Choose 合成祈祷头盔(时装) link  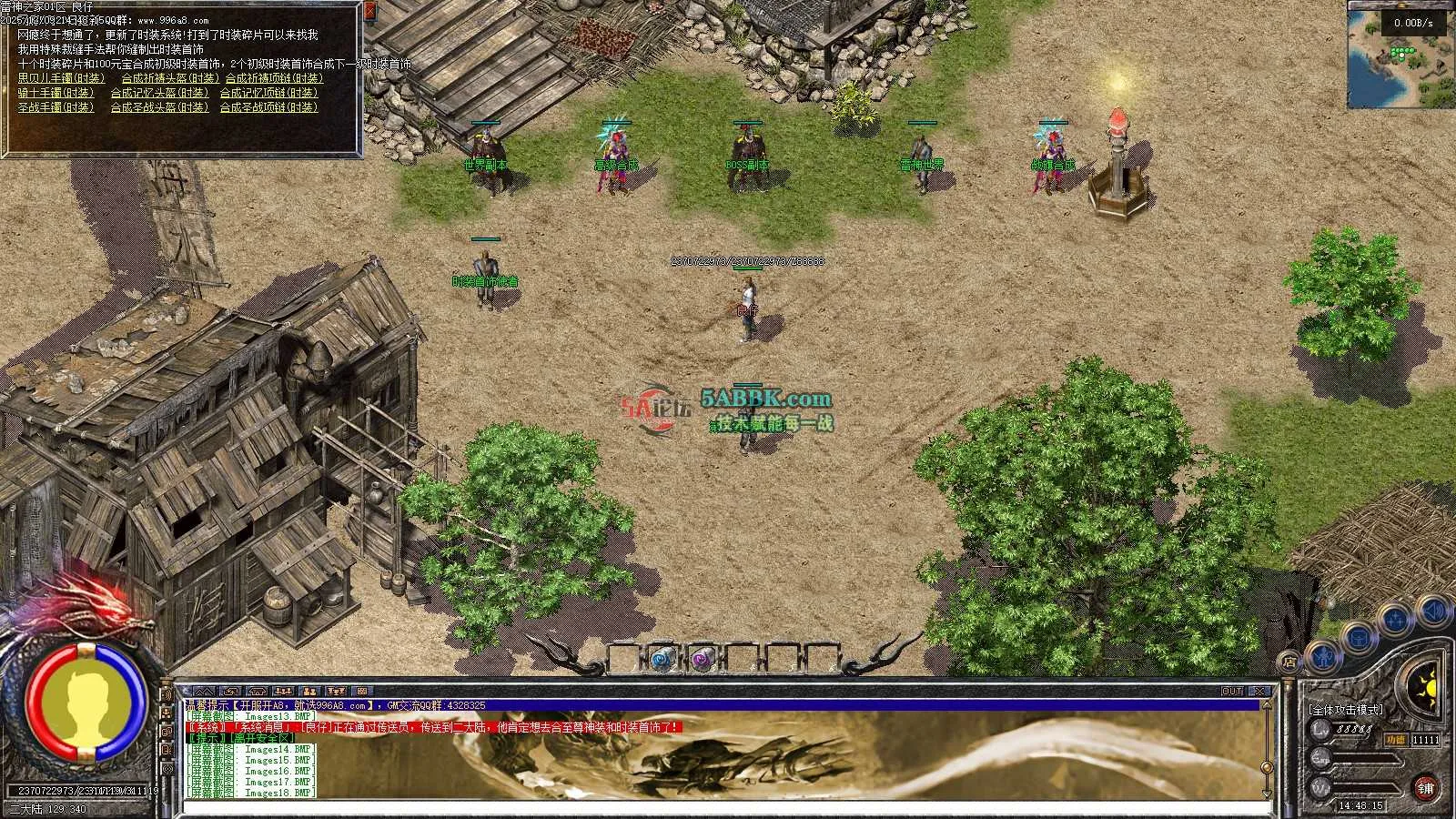tap(171, 79)
